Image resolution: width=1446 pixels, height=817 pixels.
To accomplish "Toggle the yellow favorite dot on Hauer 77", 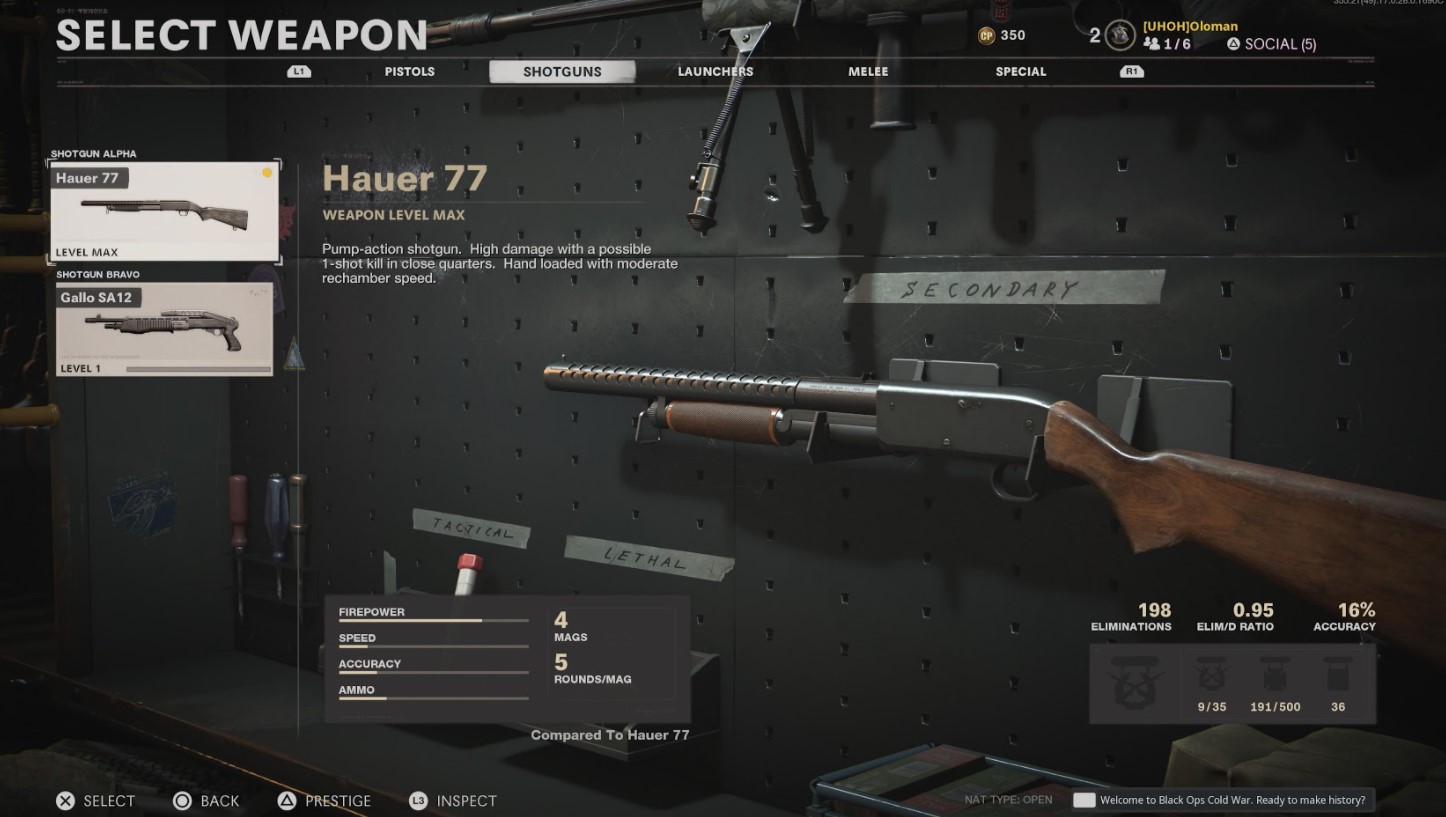I will click(x=266, y=172).
